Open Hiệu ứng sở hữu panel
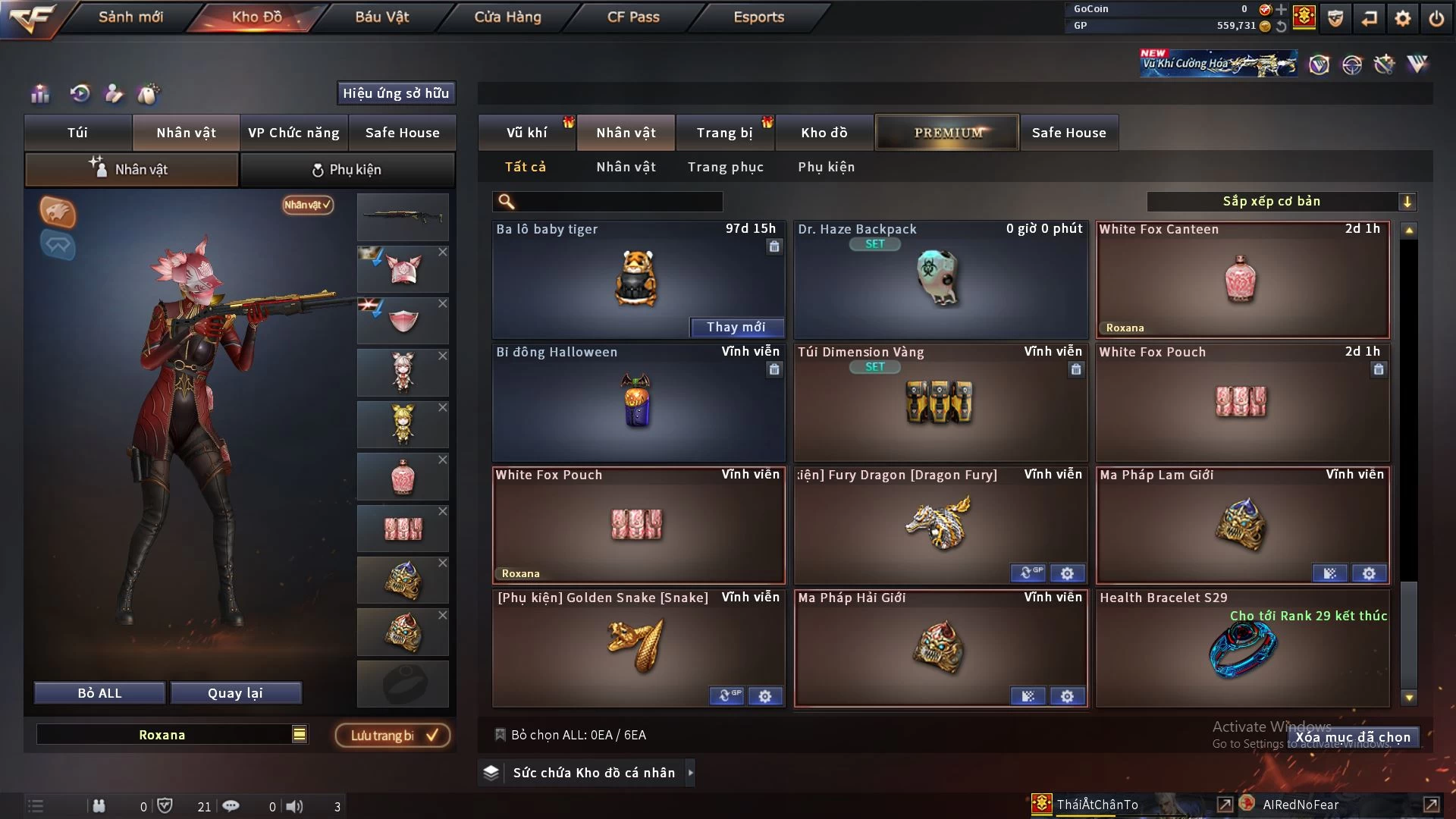 pos(396,93)
